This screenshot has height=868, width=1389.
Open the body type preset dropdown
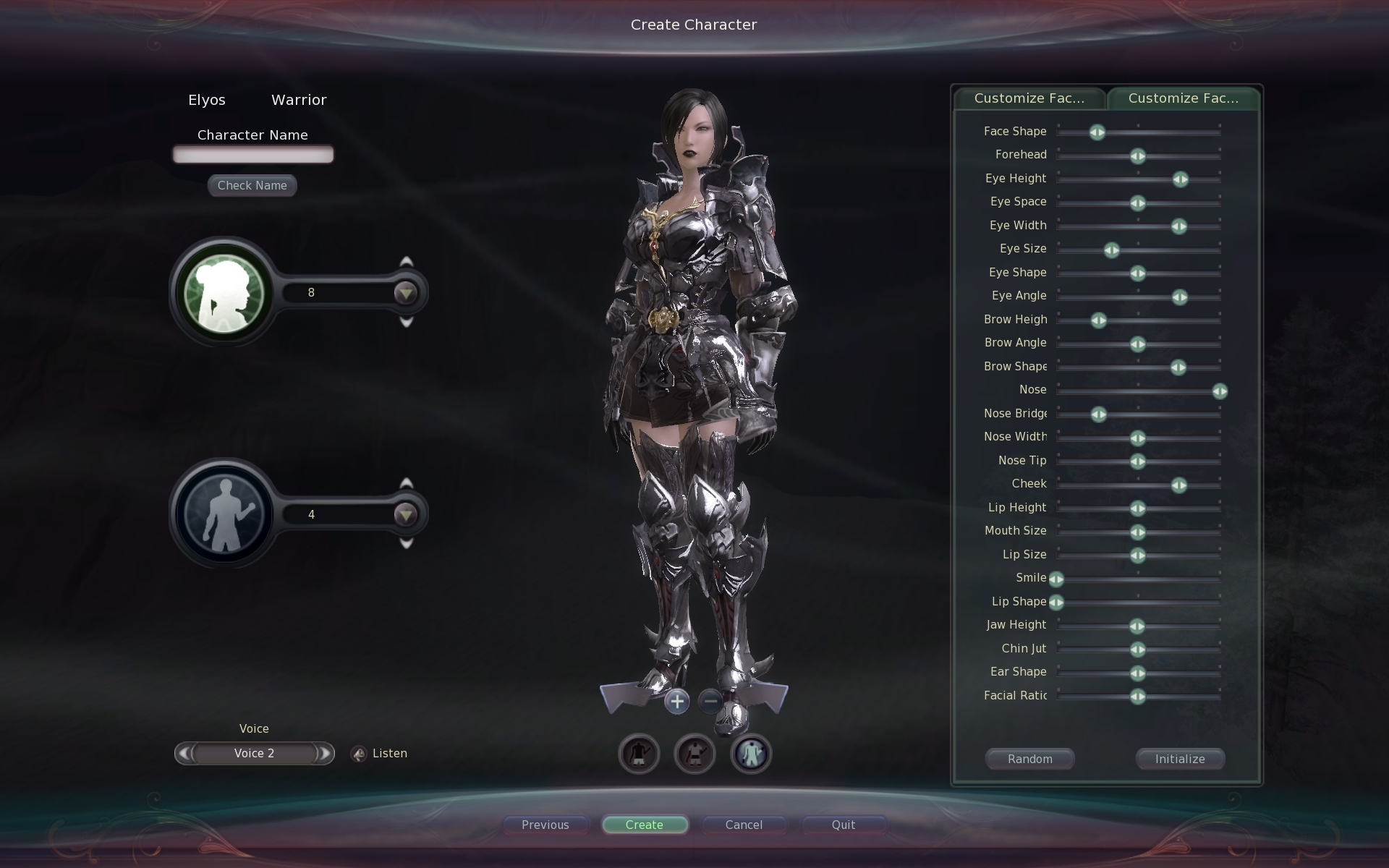click(405, 514)
